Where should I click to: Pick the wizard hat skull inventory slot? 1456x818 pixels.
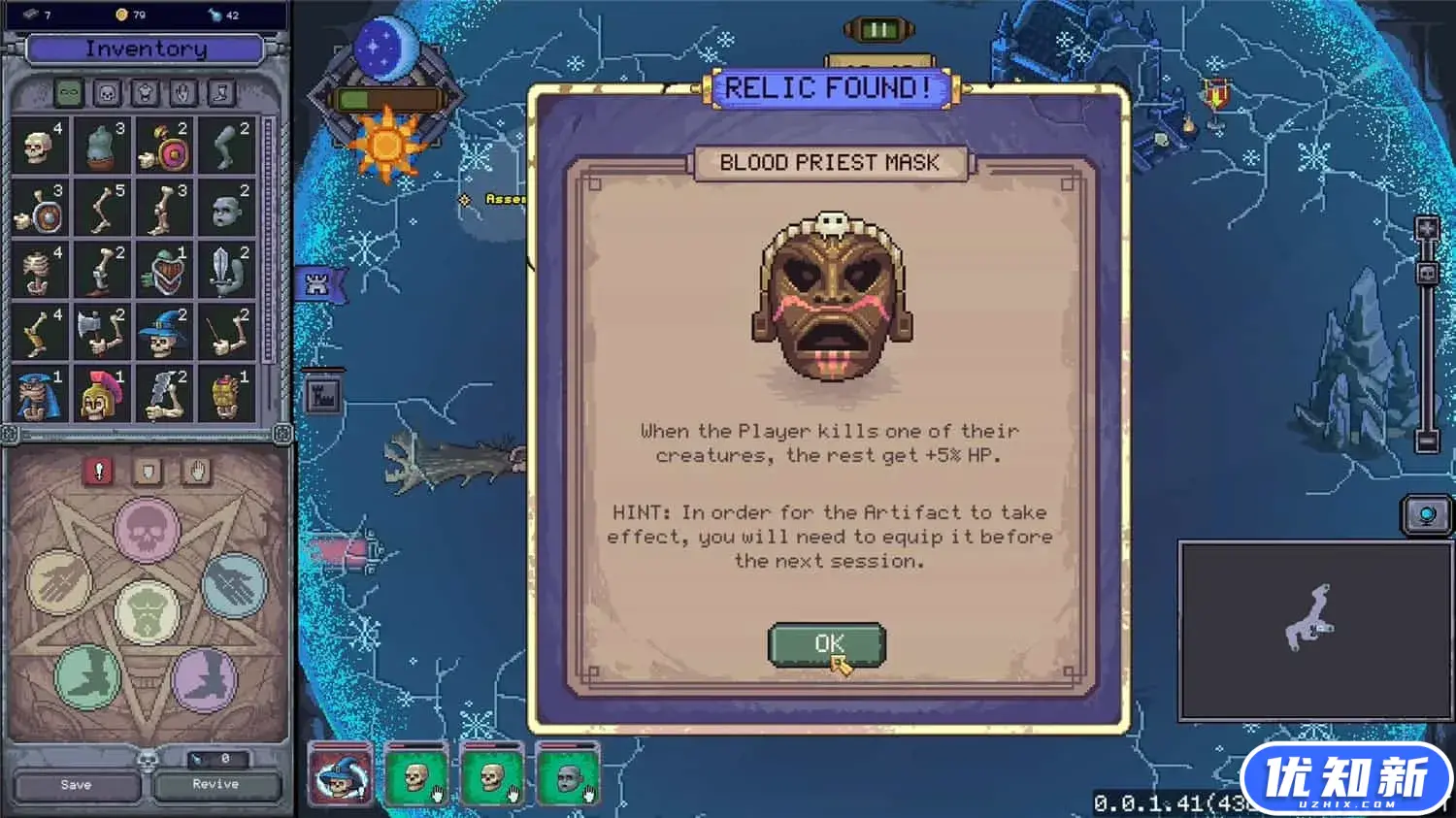tap(162, 332)
